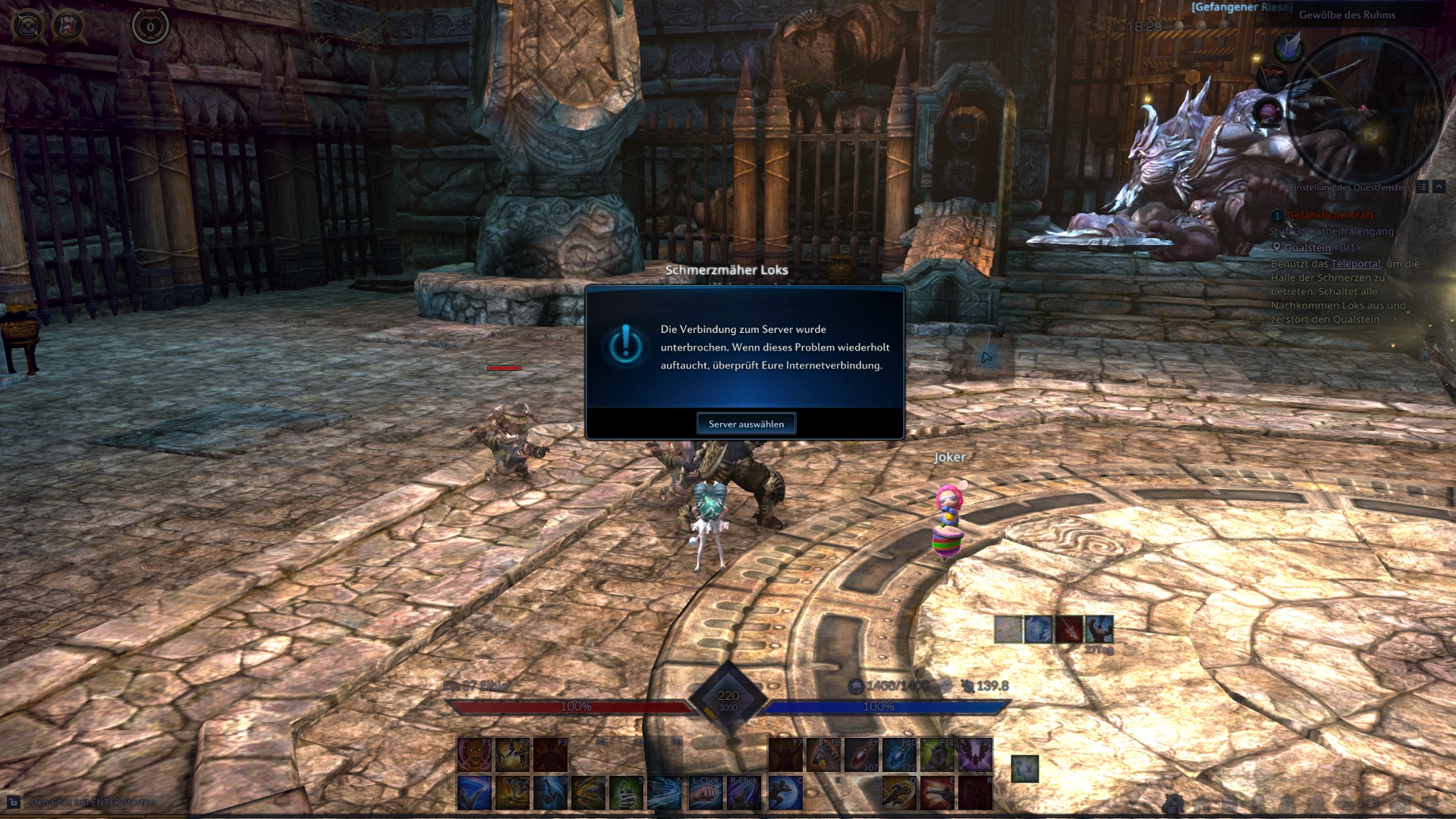1456x819 pixels.
Task: Open the hourglass icon in the top-left
Action: (x=69, y=26)
